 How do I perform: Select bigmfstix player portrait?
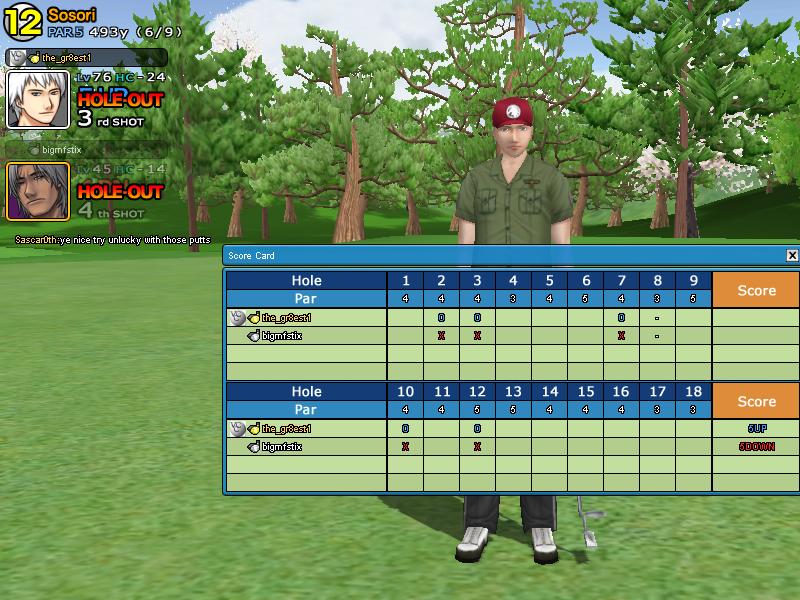38,191
